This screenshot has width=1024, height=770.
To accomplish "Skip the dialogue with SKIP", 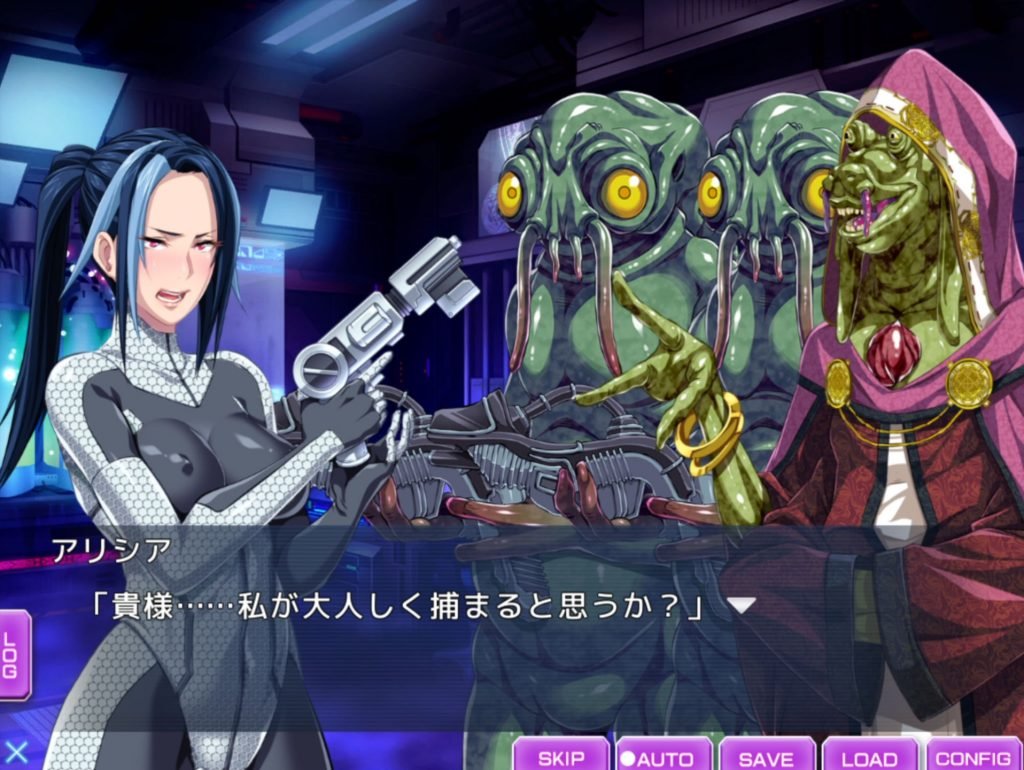I will [x=561, y=757].
